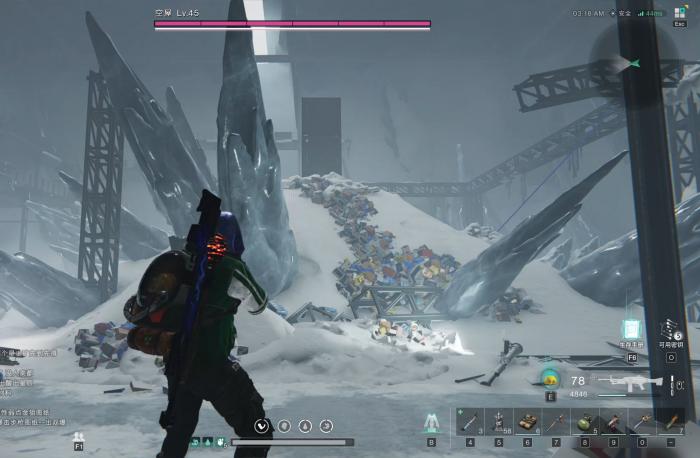This screenshot has width=700, height=458.
Task: Click the highlighted circular emote wheel icon
Action: [x=262, y=425]
